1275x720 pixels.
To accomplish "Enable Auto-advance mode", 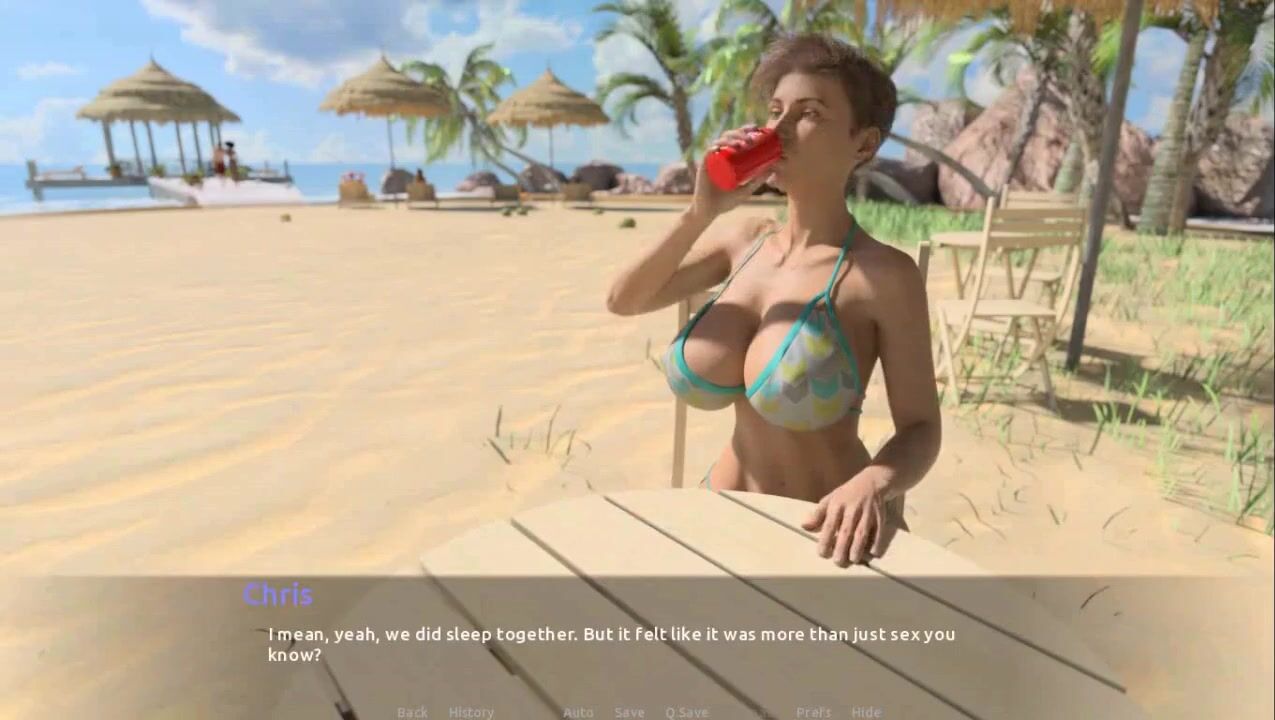I will 578,712.
